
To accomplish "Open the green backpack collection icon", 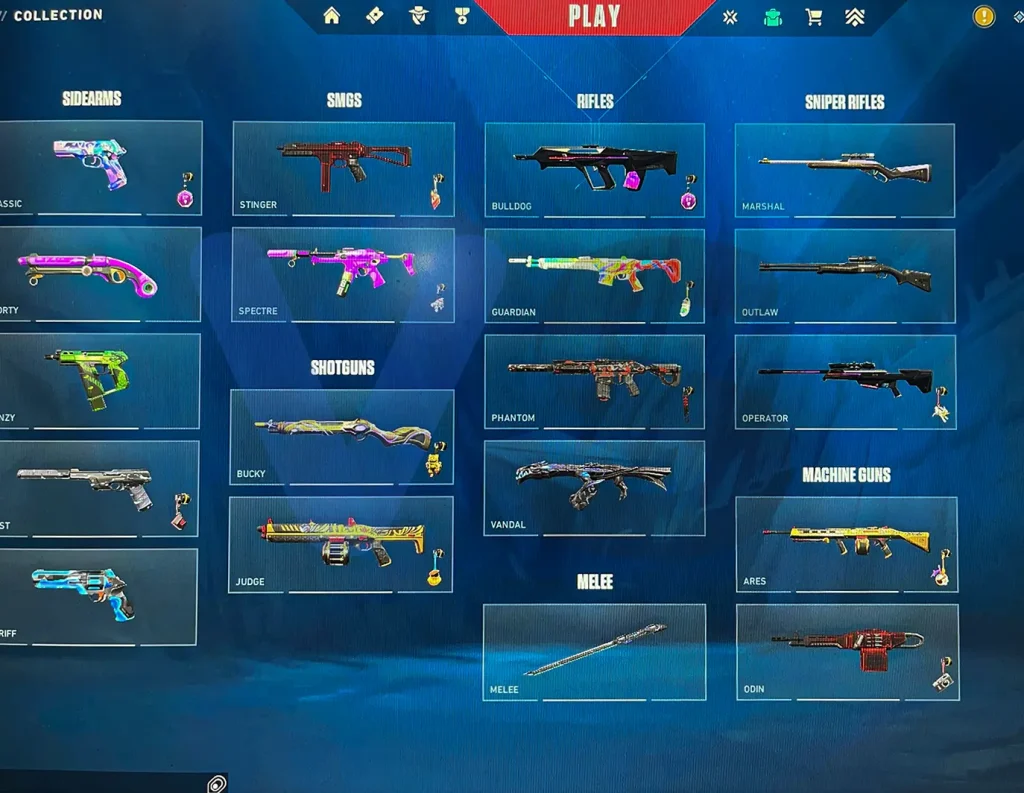I will [772, 17].
